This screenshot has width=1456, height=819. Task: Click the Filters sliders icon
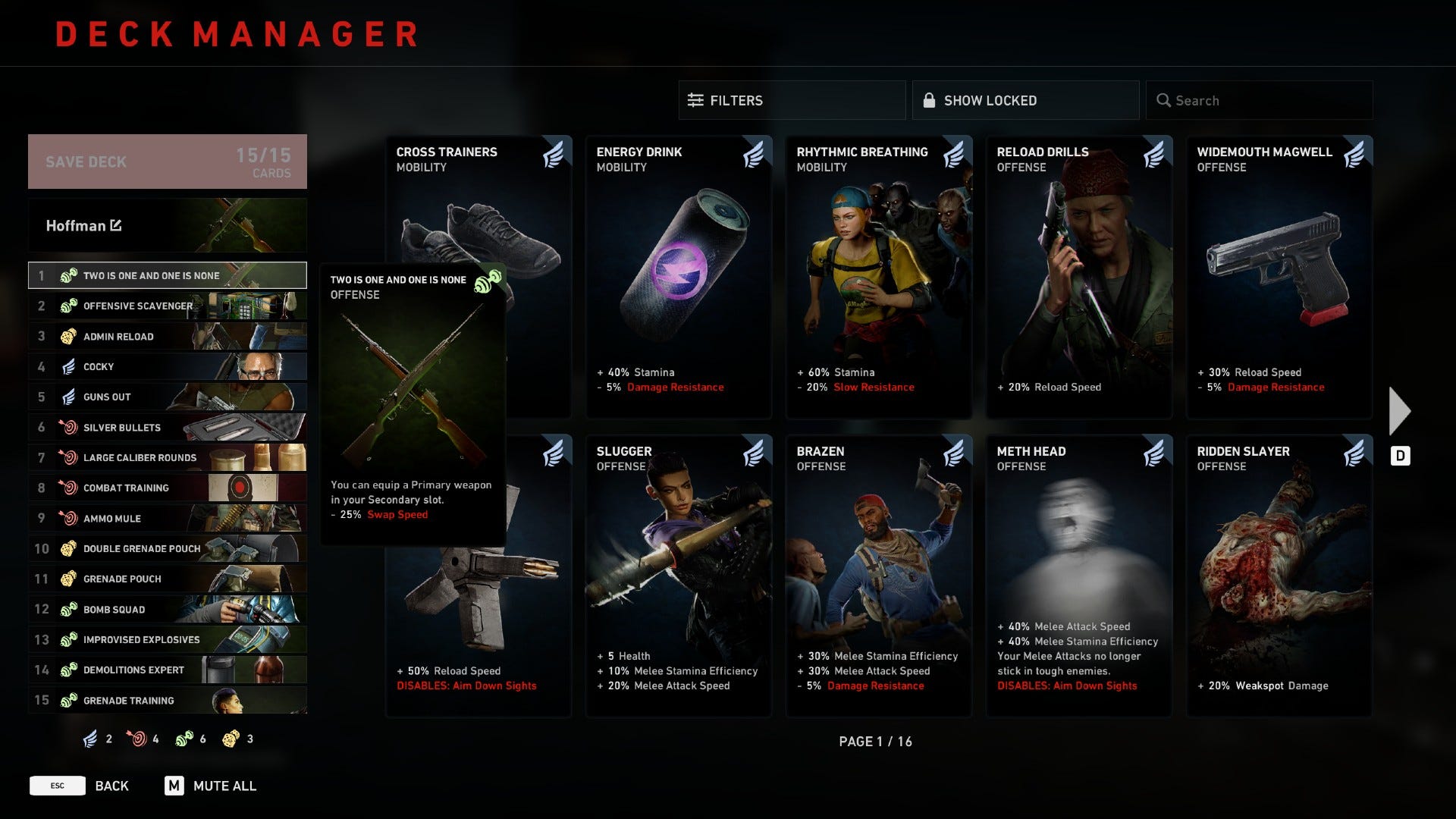coord(695,99)
